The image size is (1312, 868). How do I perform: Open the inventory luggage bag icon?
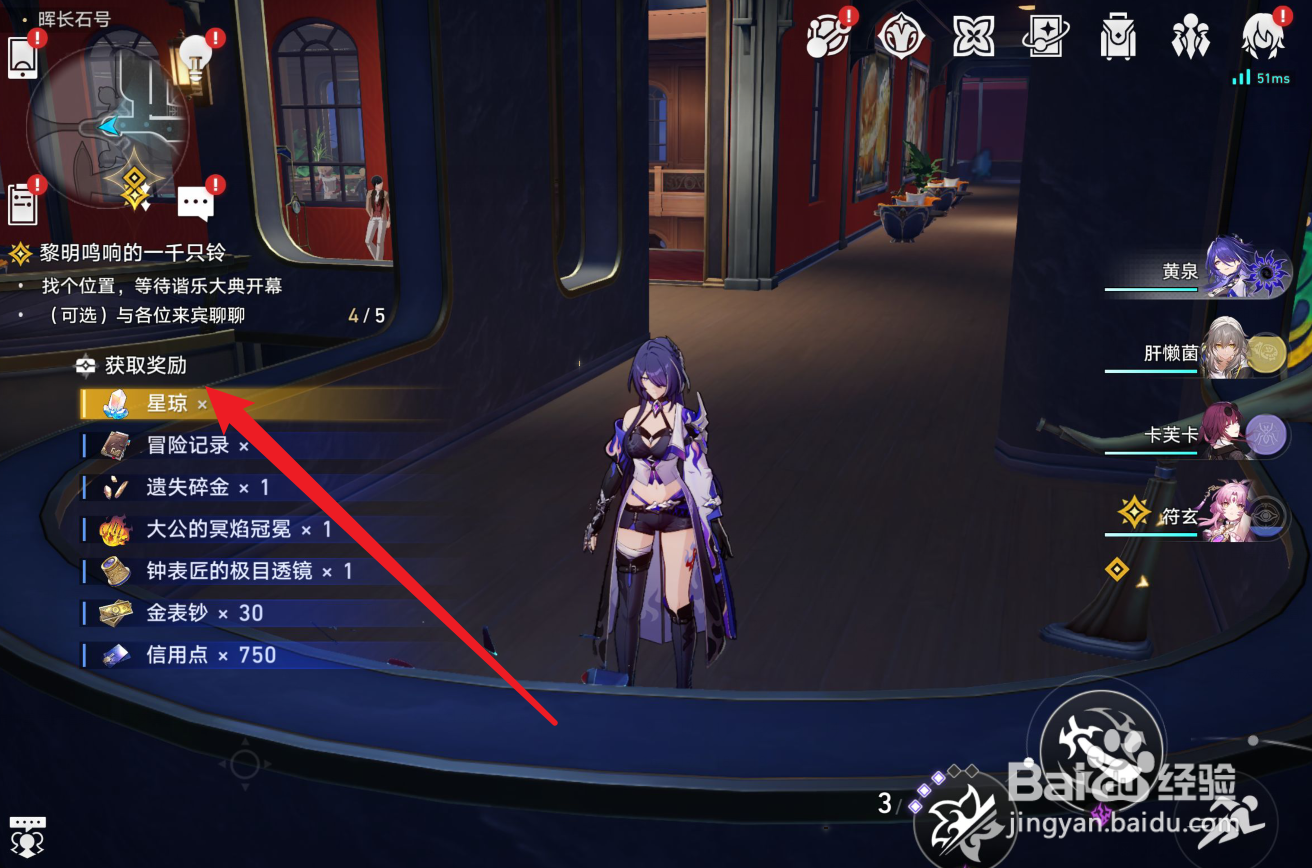1117,36
